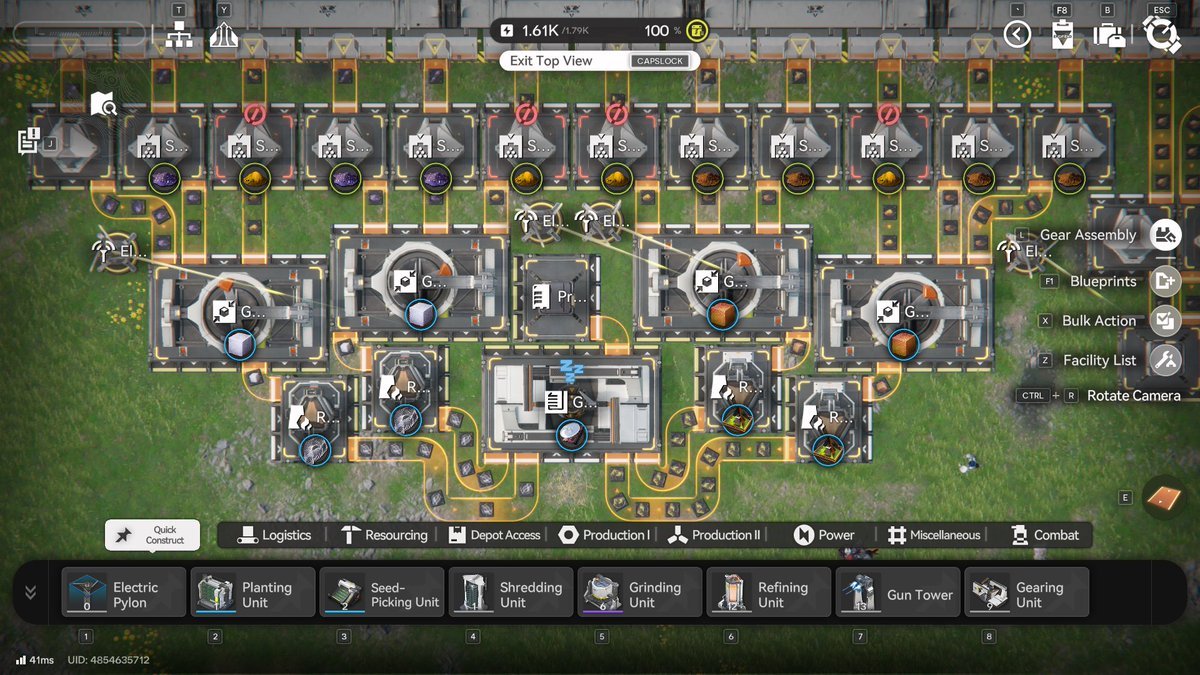Select the Electric Pylon build slot
Screen dimensions: 1200x675
point(124,594)
